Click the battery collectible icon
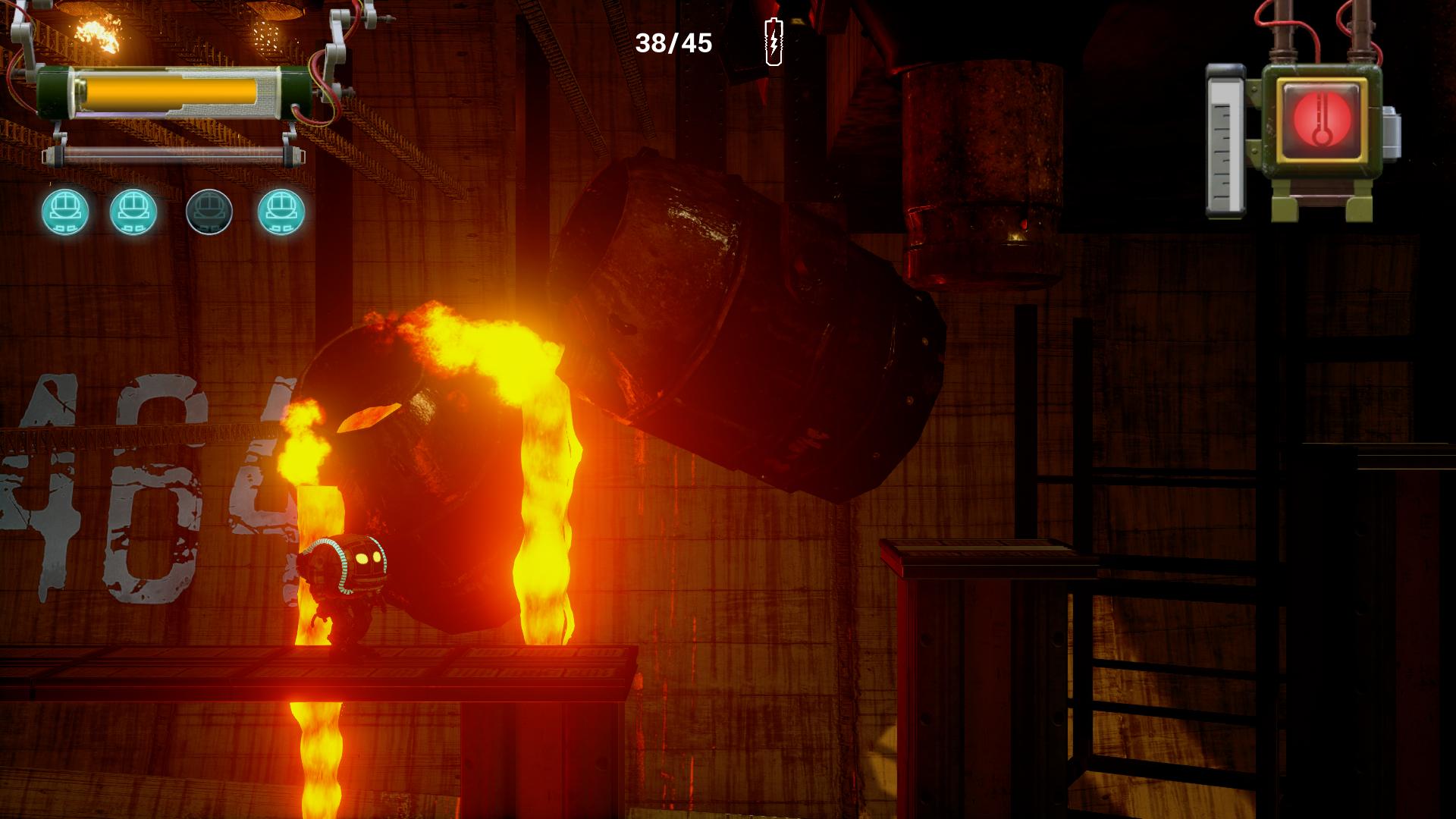The image size is (1456, 819). pyautogui.click(x=773, y=42)
